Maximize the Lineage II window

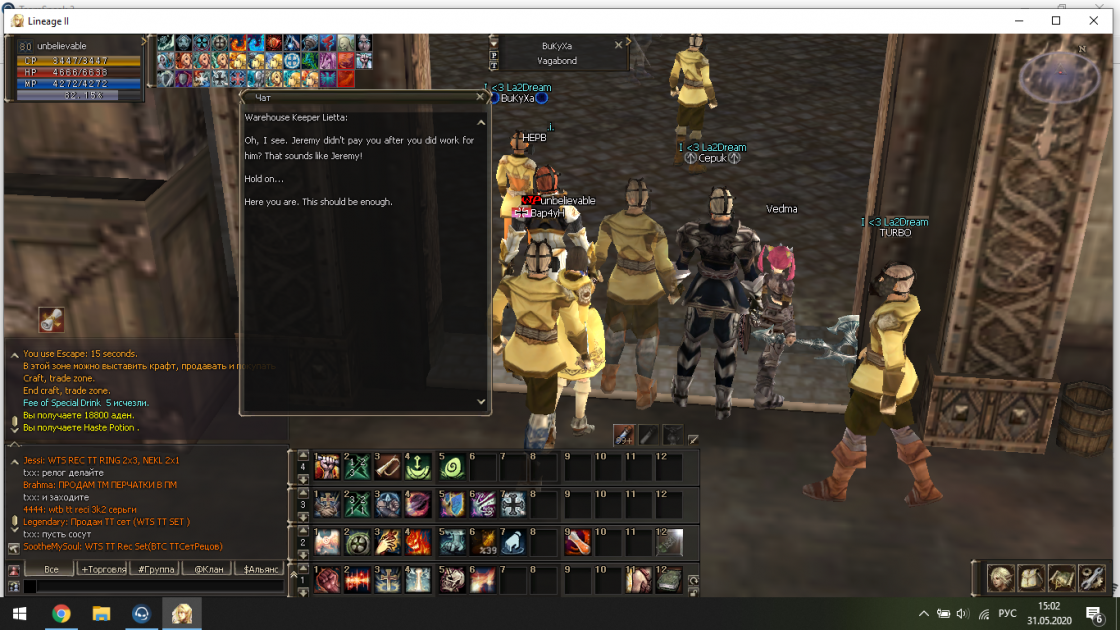click(x=1056, y=20)
